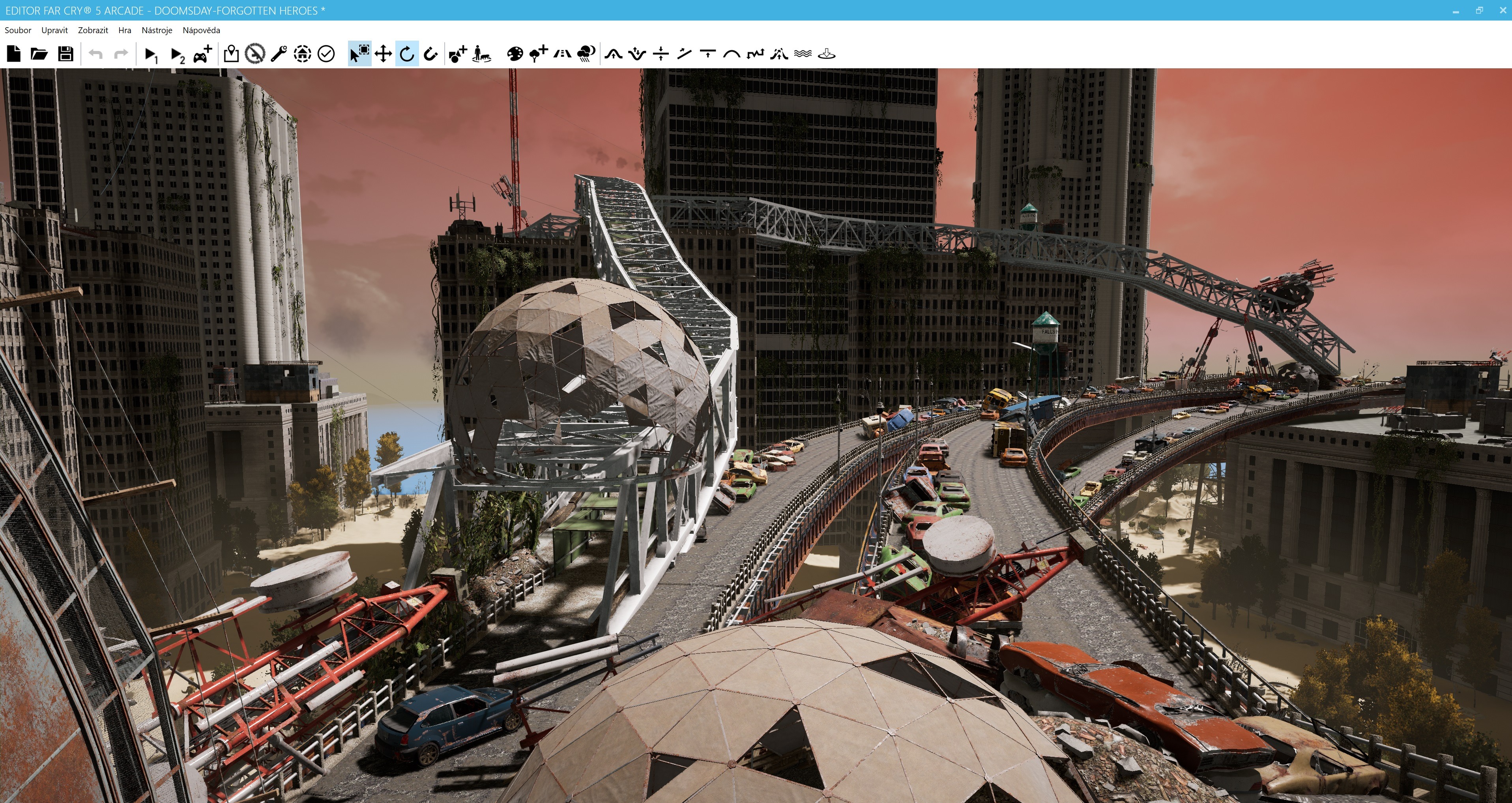Save the map with the floppy disk icon

coord(65,54)
